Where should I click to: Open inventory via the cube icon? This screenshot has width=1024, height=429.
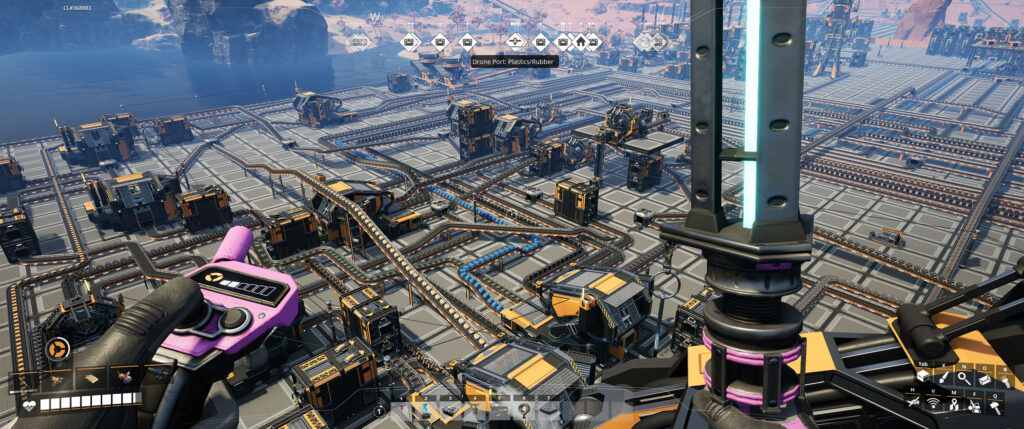[x=922, y=376]
